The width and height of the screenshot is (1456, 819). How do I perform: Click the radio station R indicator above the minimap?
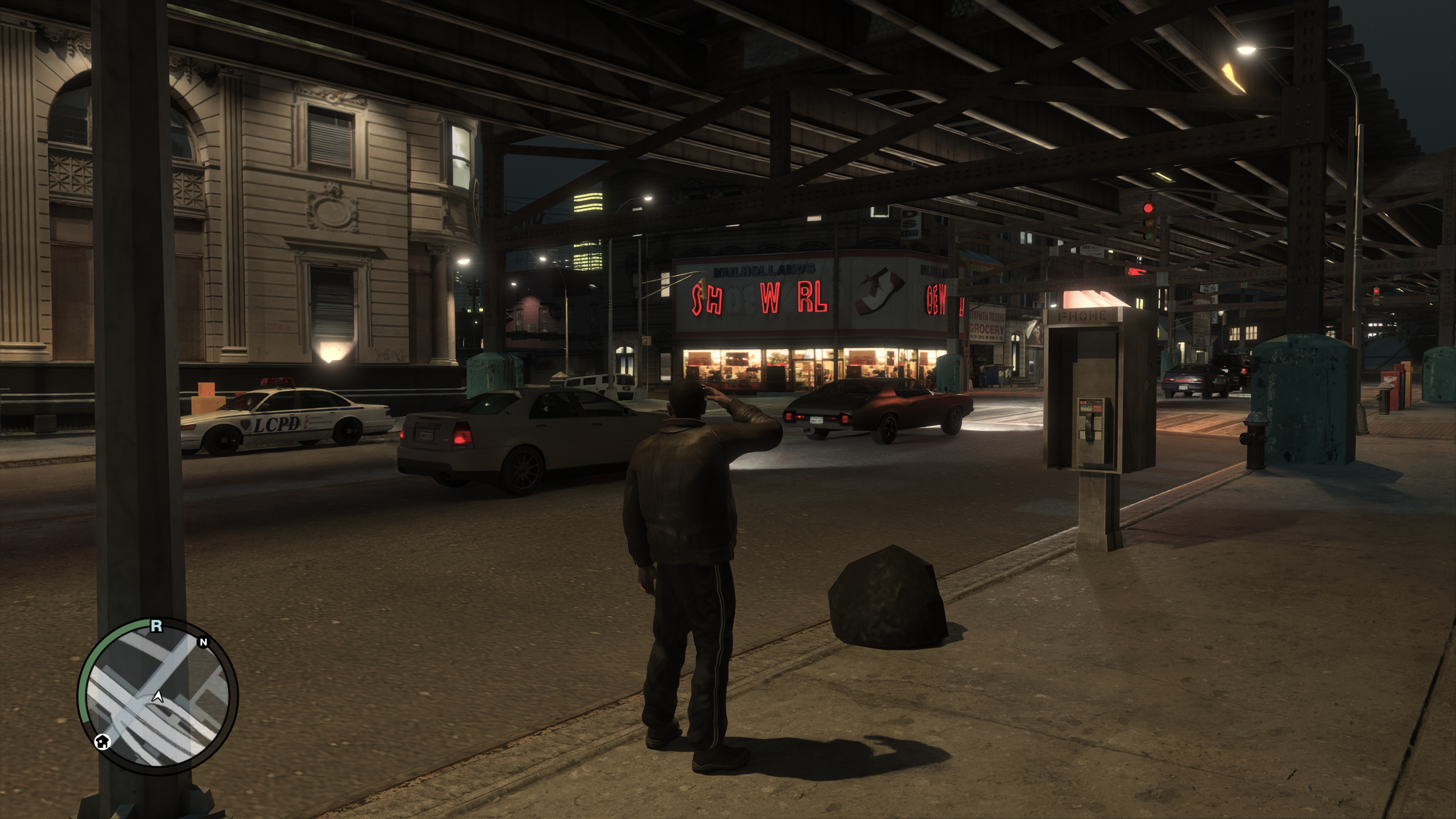pyautogui.click(x=157, y=626)
